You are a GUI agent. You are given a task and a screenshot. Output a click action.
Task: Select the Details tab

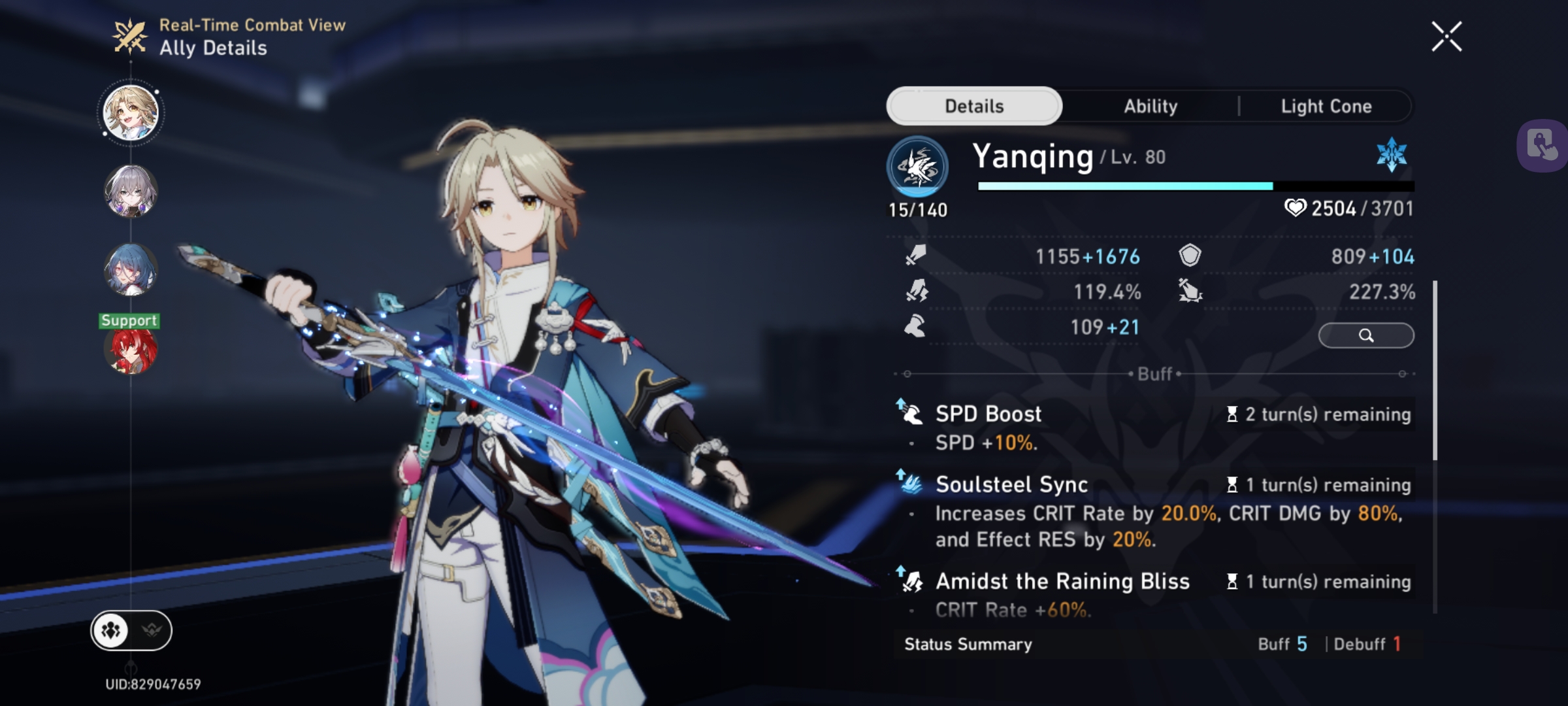(x=973, y=105)
